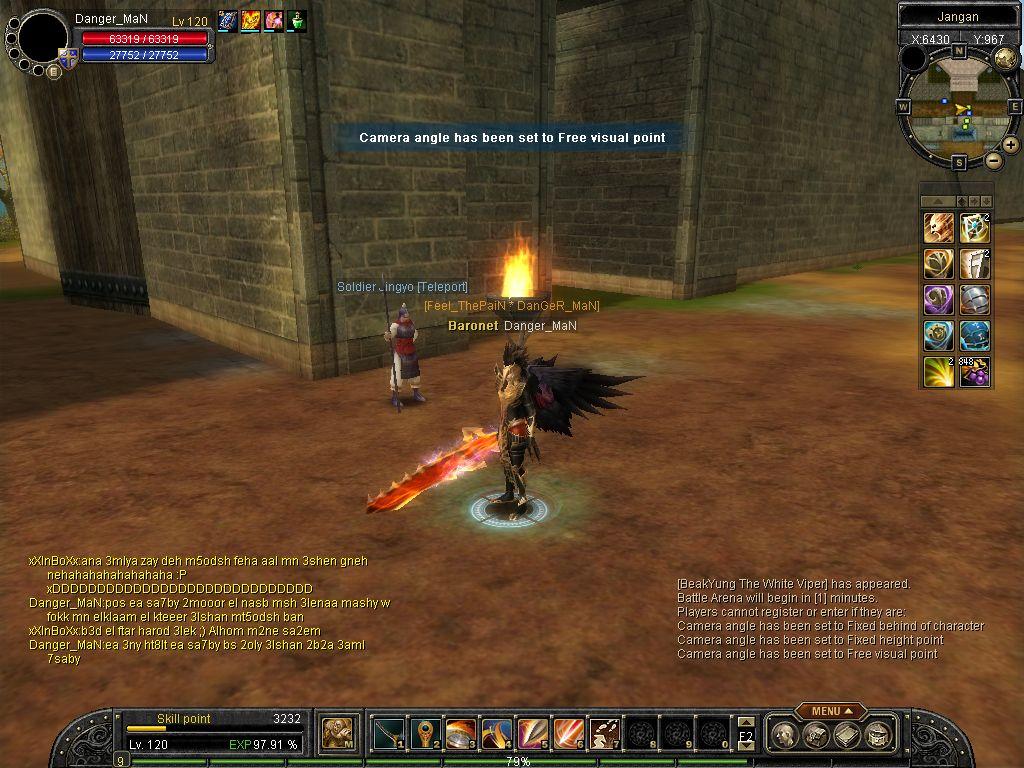Open the book icon in the menu bar
Image resolution: width=1024 pixels, height=768 pixels.
(847, 736)
